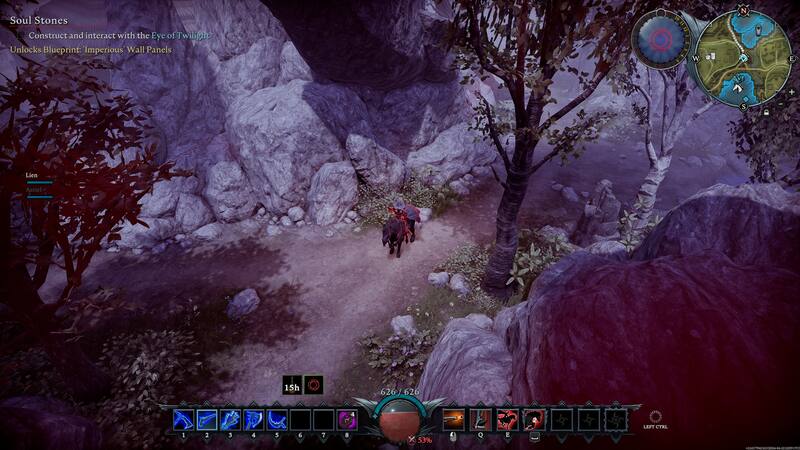Select hotbar slot 4 weapon
Screen dimensions: 800x450
254,419
